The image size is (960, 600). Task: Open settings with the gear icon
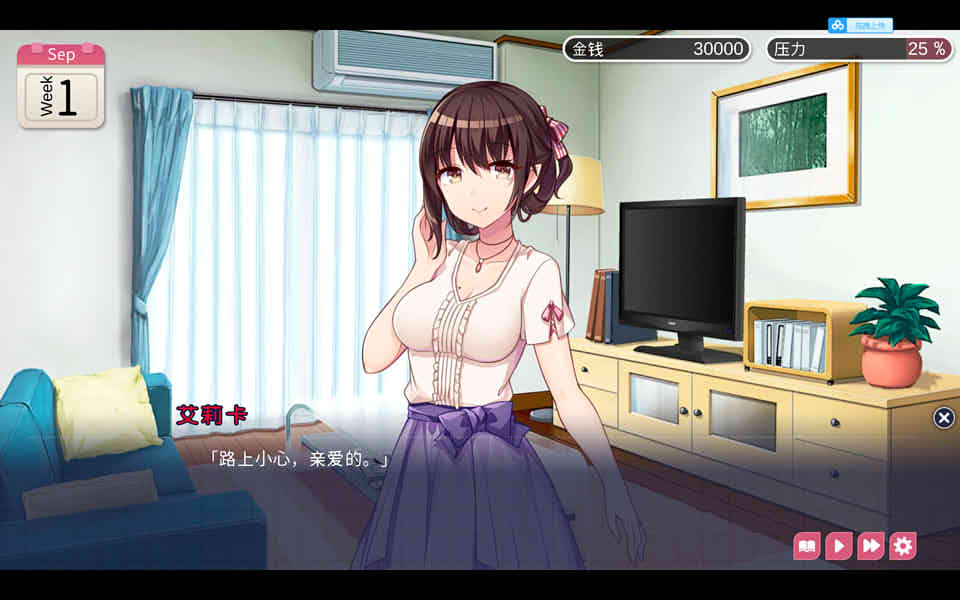pyautogui.click(x=903, y=546)
